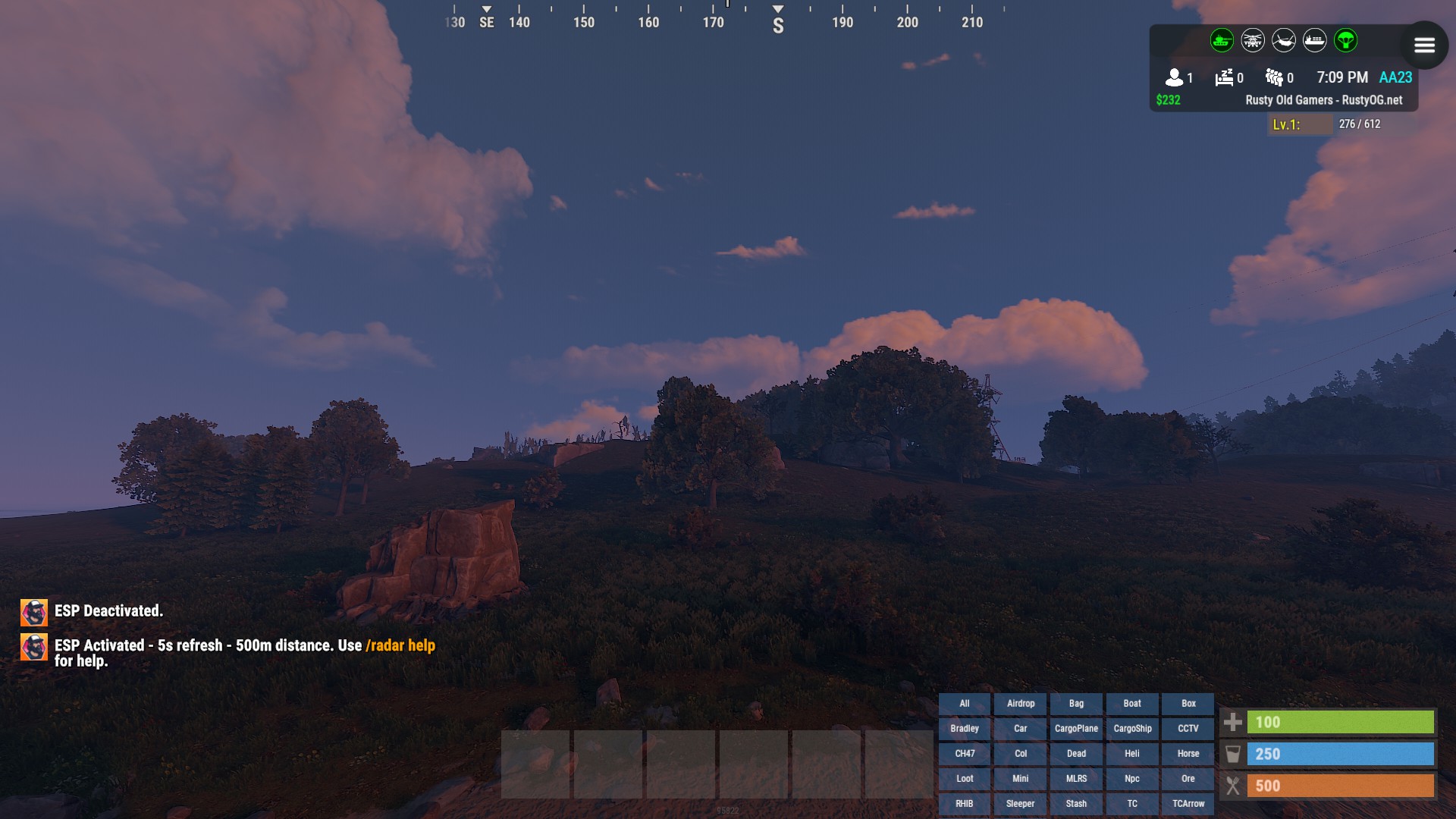Toggle the Horse filter button

tap(1188, 754)
